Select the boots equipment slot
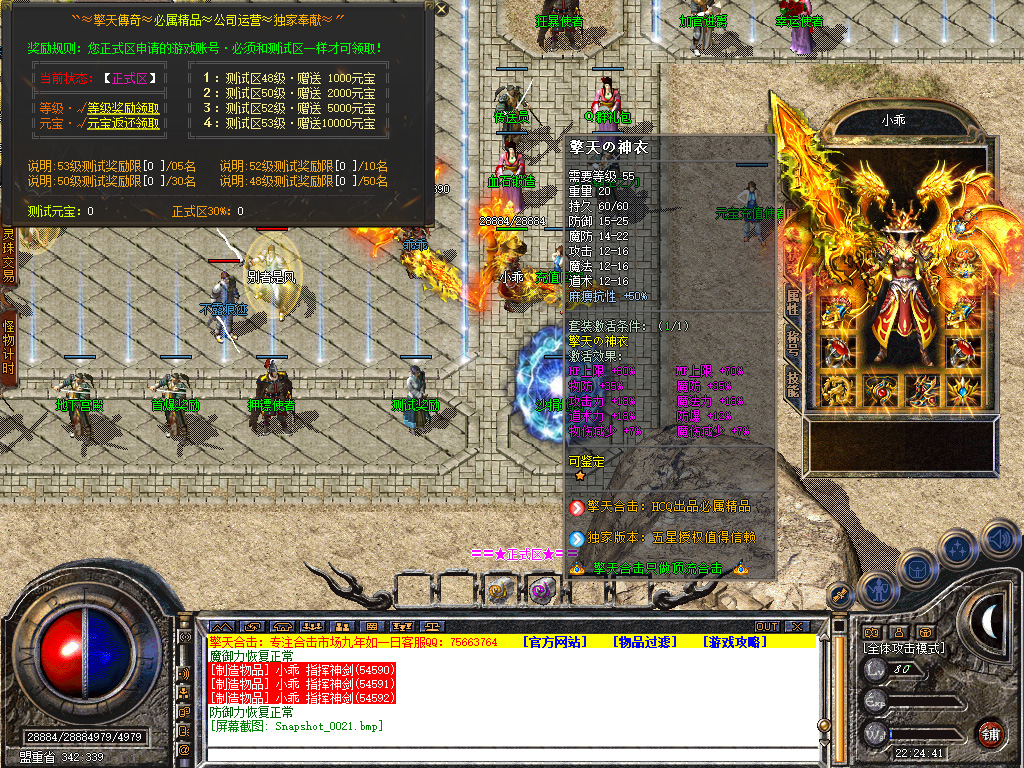 pyautogui.click(x=924, y=389)
